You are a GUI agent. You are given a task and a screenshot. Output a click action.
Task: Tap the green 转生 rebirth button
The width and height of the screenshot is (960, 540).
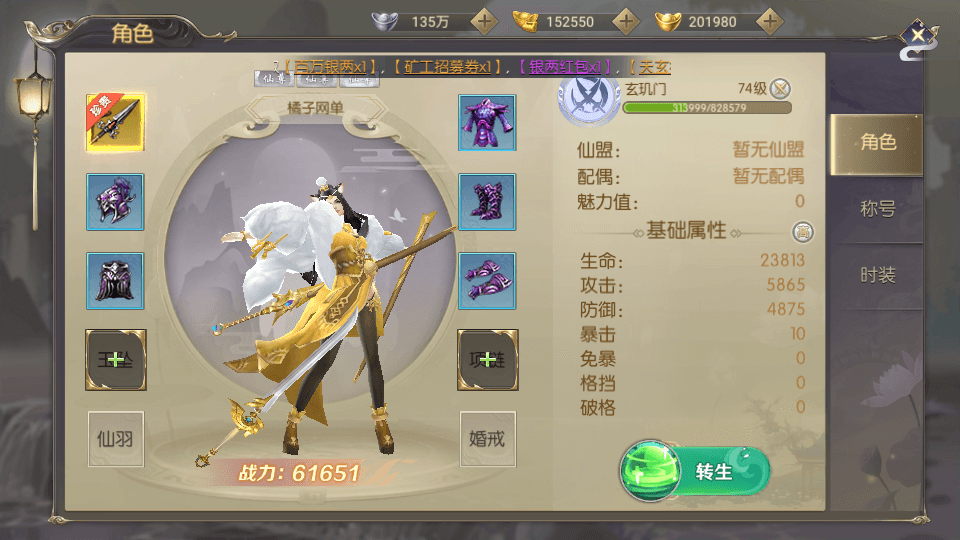pyautogui.click(x=696, y=471)
